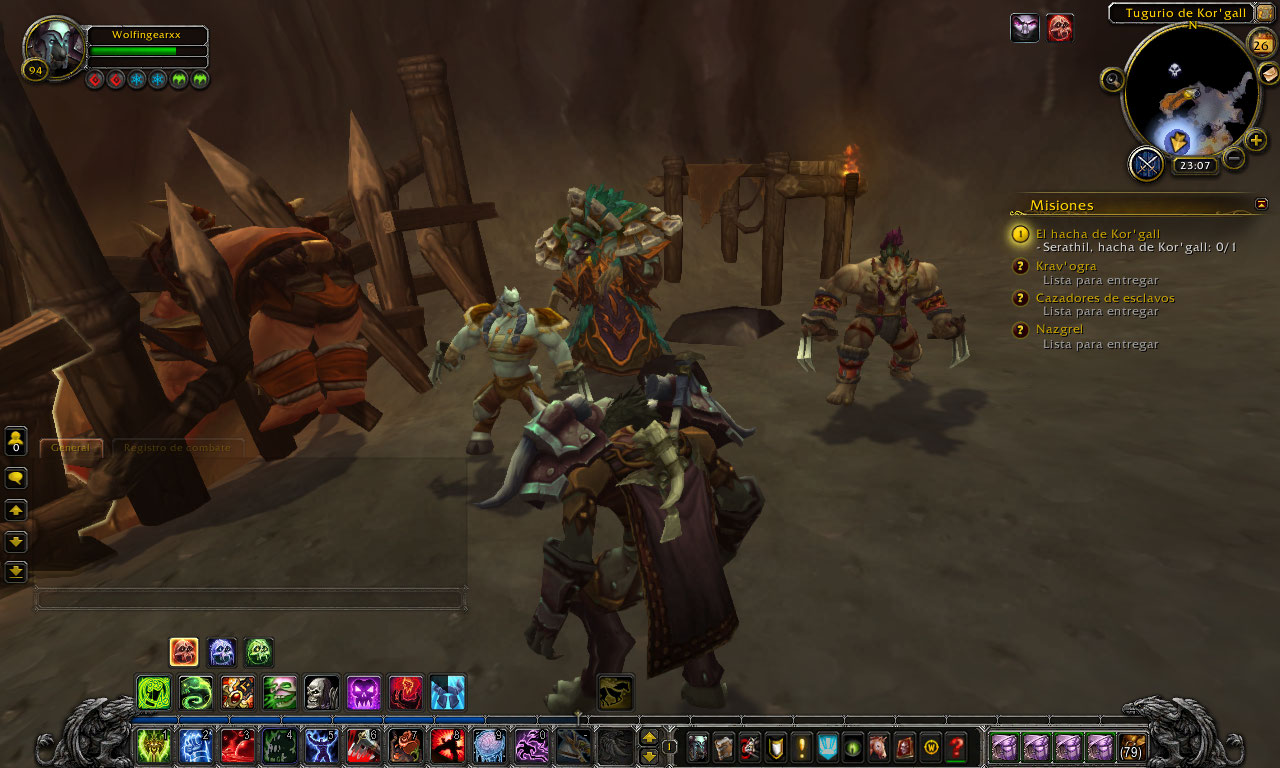1280x768 pixels.
Task: Click the Wolfingearxx player portrait
Action: pos(54,45)
